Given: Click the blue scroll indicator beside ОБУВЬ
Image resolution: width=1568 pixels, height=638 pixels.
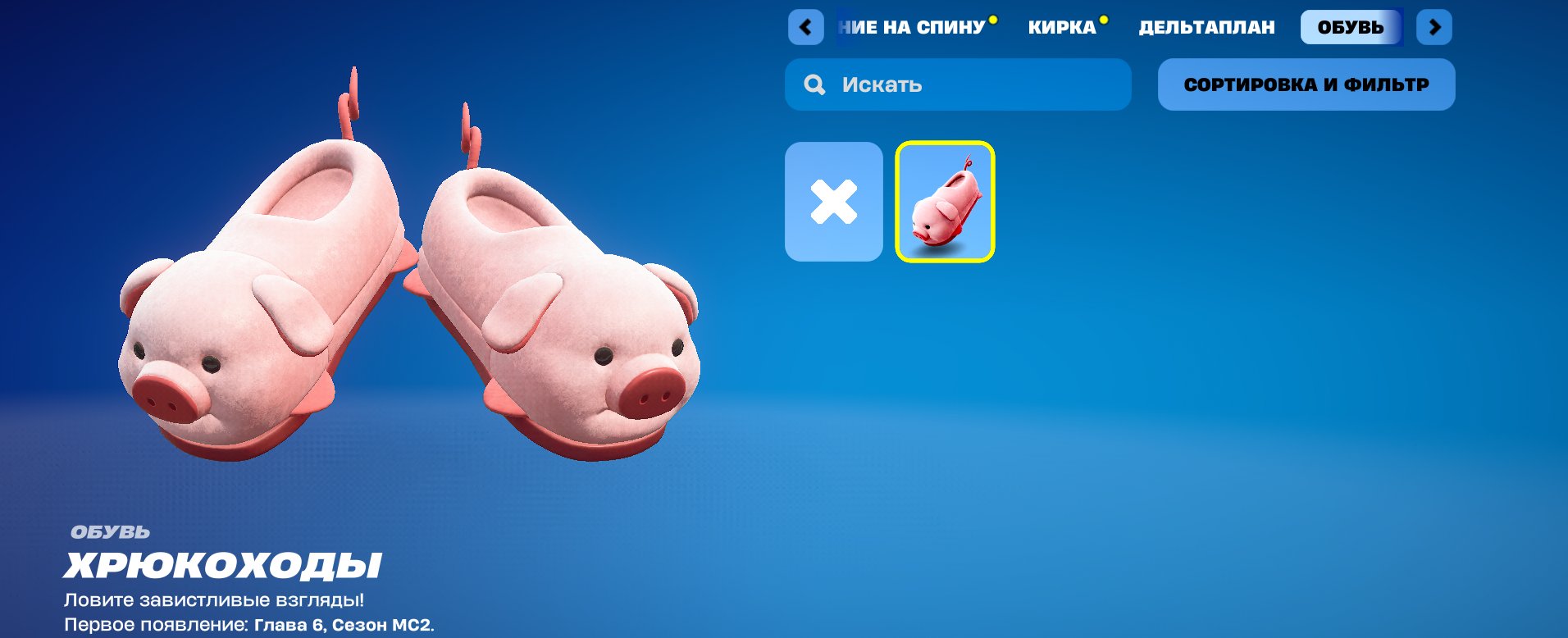Looking at the screenshot, I should 1402,25.
